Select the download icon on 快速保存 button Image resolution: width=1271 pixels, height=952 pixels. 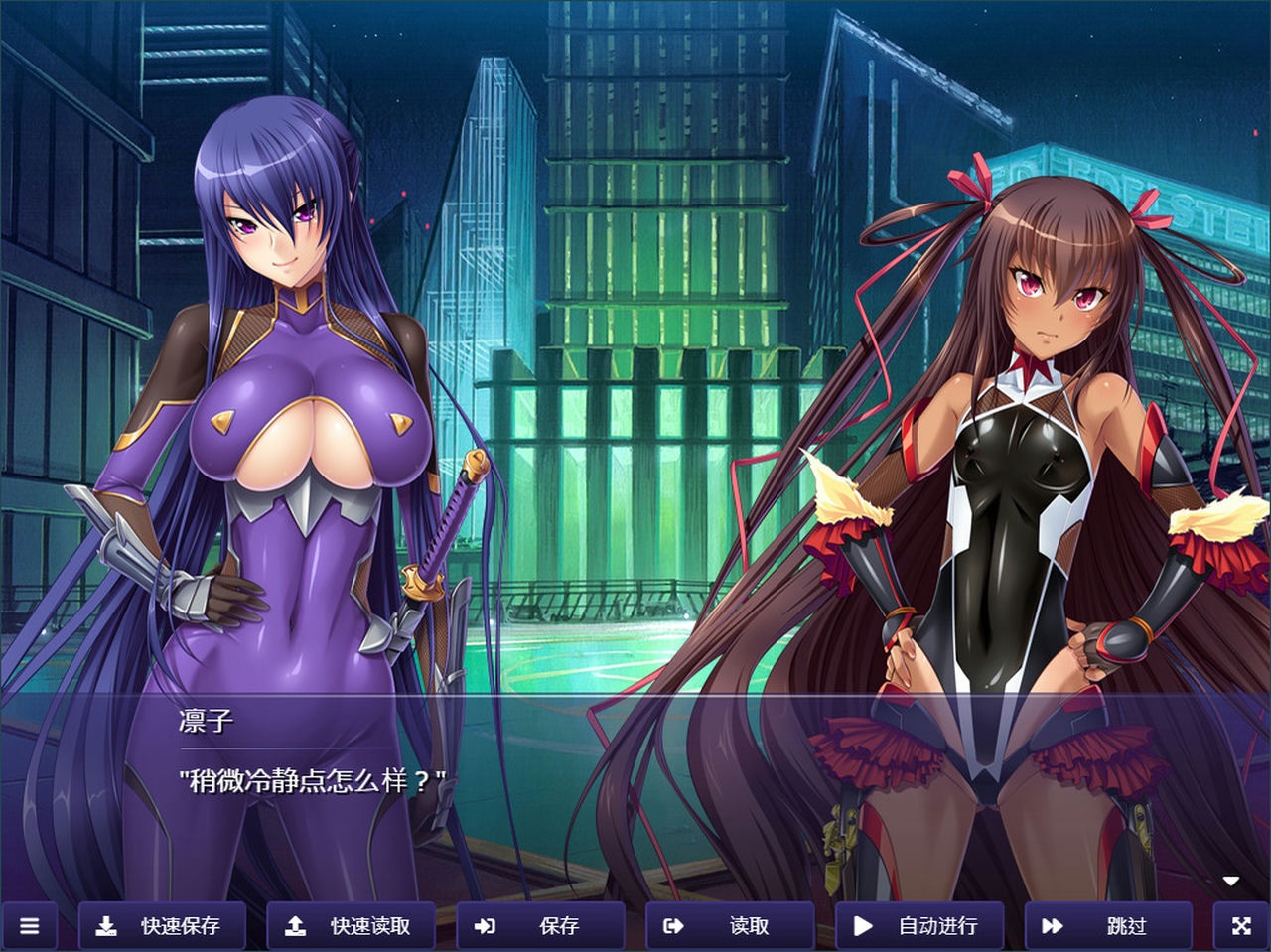[x=108, y=924]
